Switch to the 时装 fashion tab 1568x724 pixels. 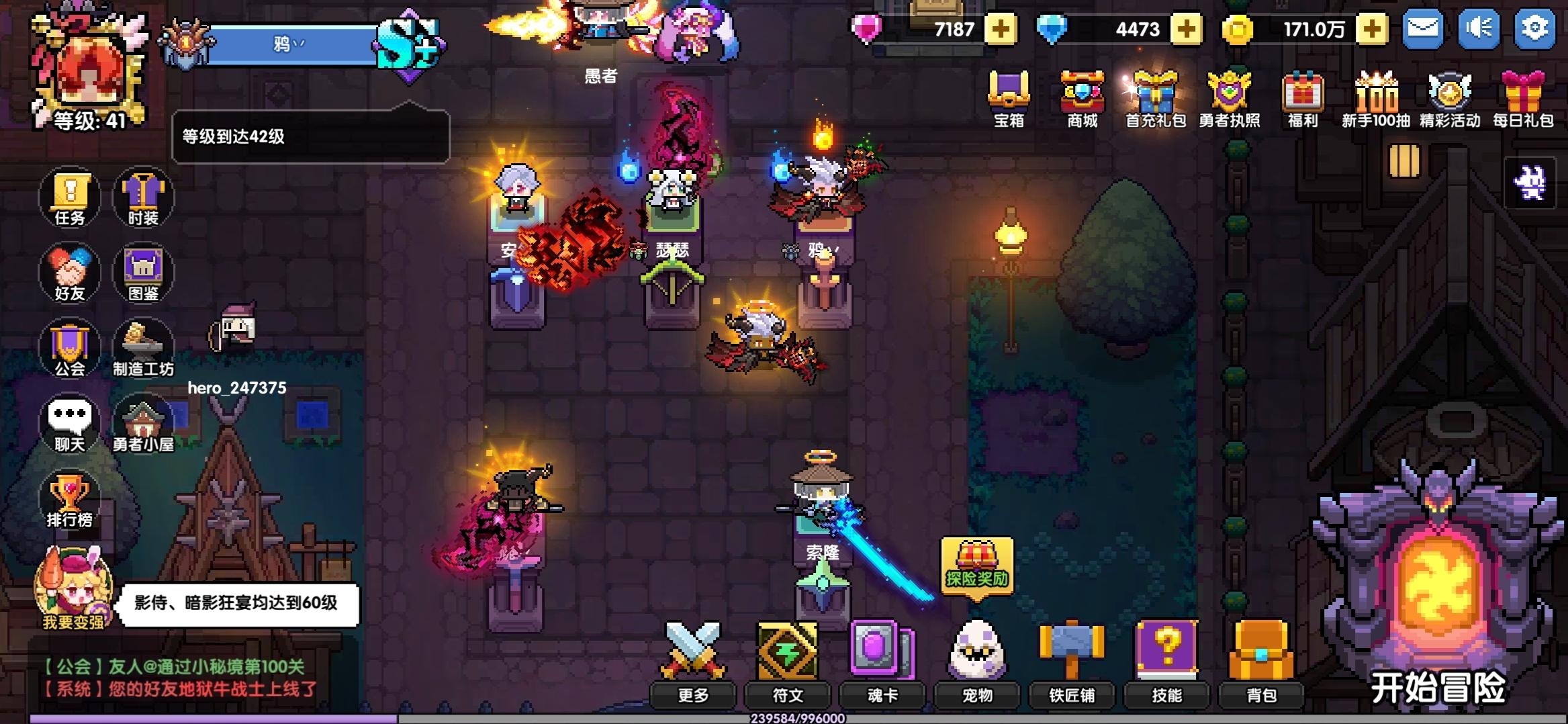pyautogui.click(x=143, y=198)
